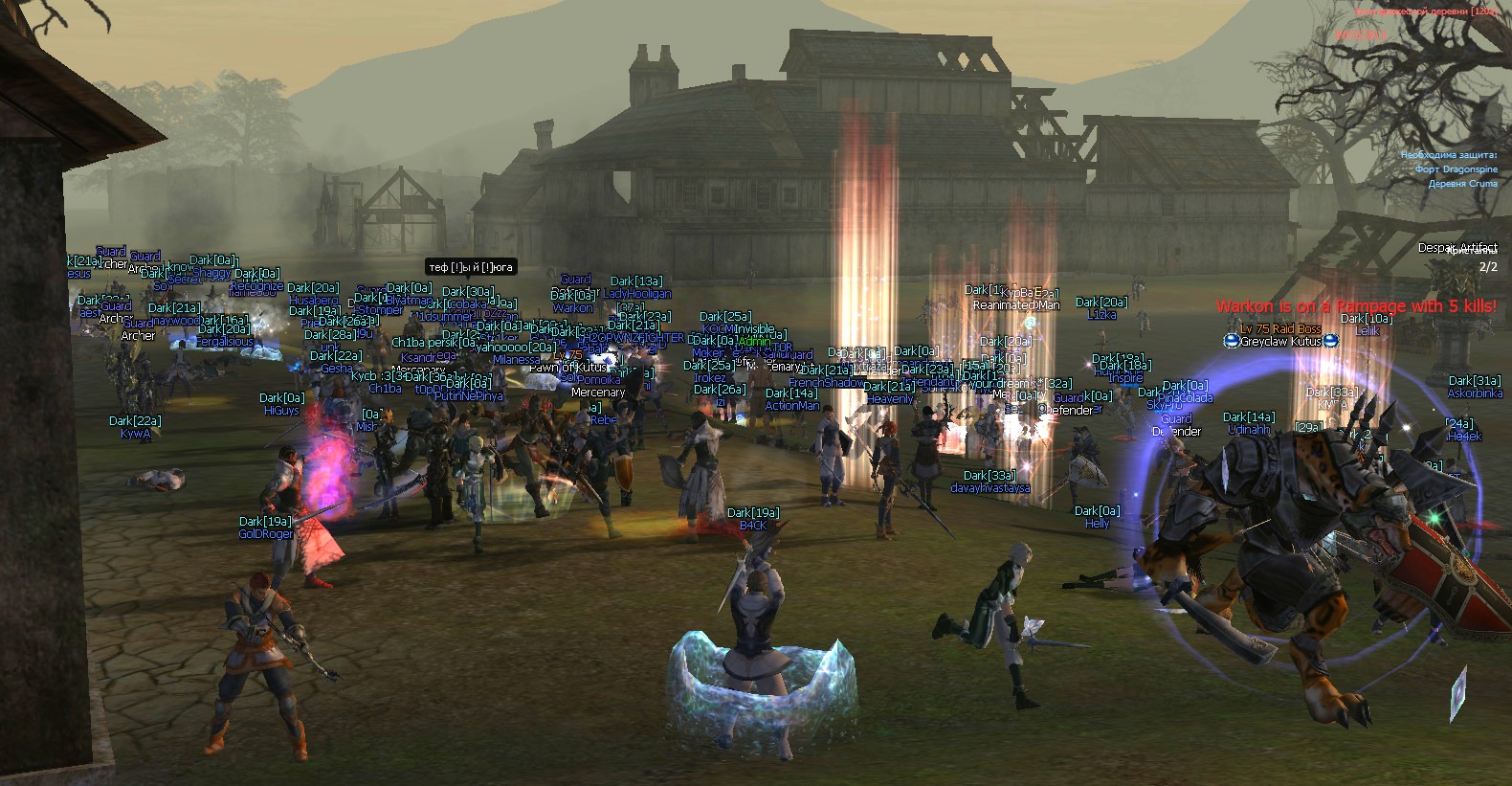
Task: Select the Lv 75 Raid Boss title text
Action: 1281,329
